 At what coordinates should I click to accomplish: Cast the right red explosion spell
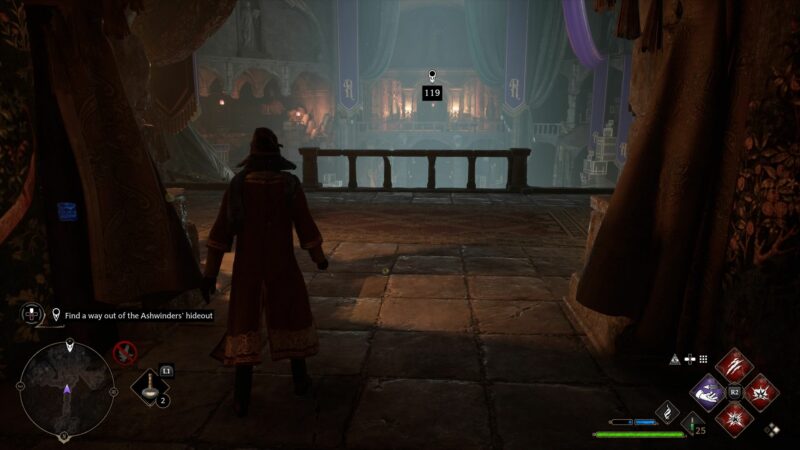[x=760, y=393]
